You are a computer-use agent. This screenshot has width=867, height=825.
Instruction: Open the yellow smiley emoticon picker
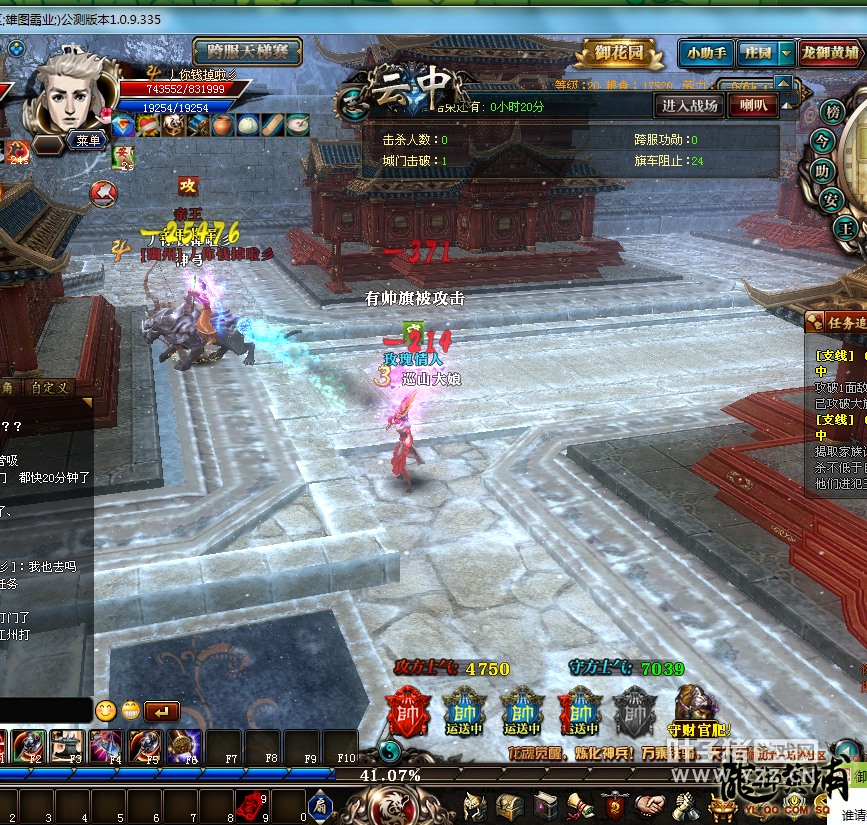pyautogui.click(x=106, y=711)
